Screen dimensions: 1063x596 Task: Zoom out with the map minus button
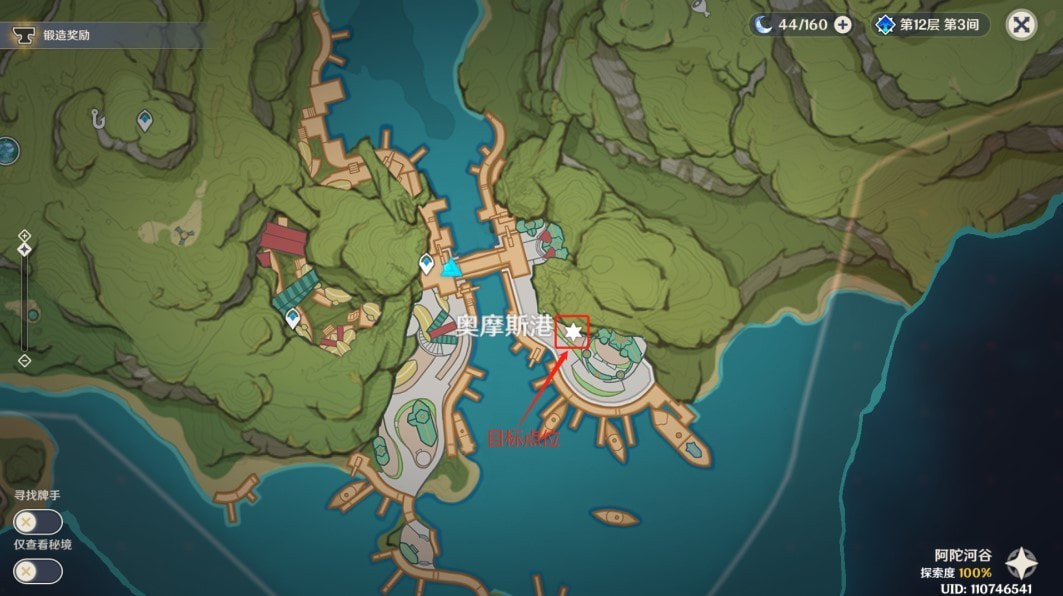(25, 360)
